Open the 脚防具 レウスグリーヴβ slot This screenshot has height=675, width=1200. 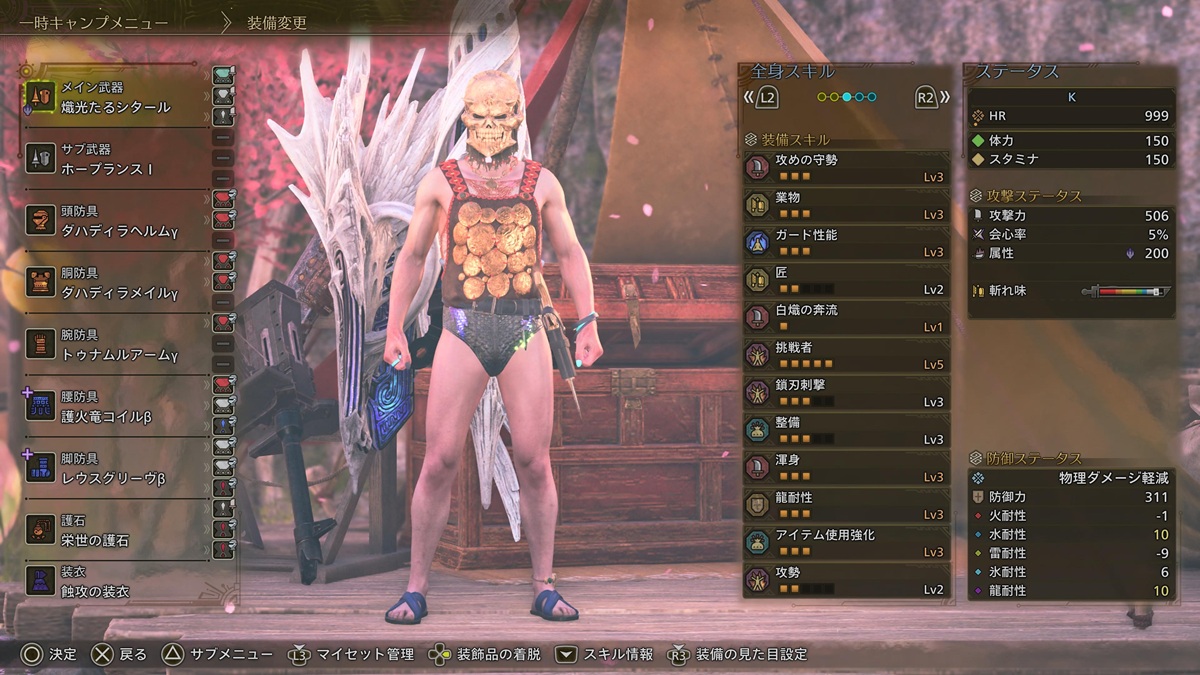tap(115, 469)
